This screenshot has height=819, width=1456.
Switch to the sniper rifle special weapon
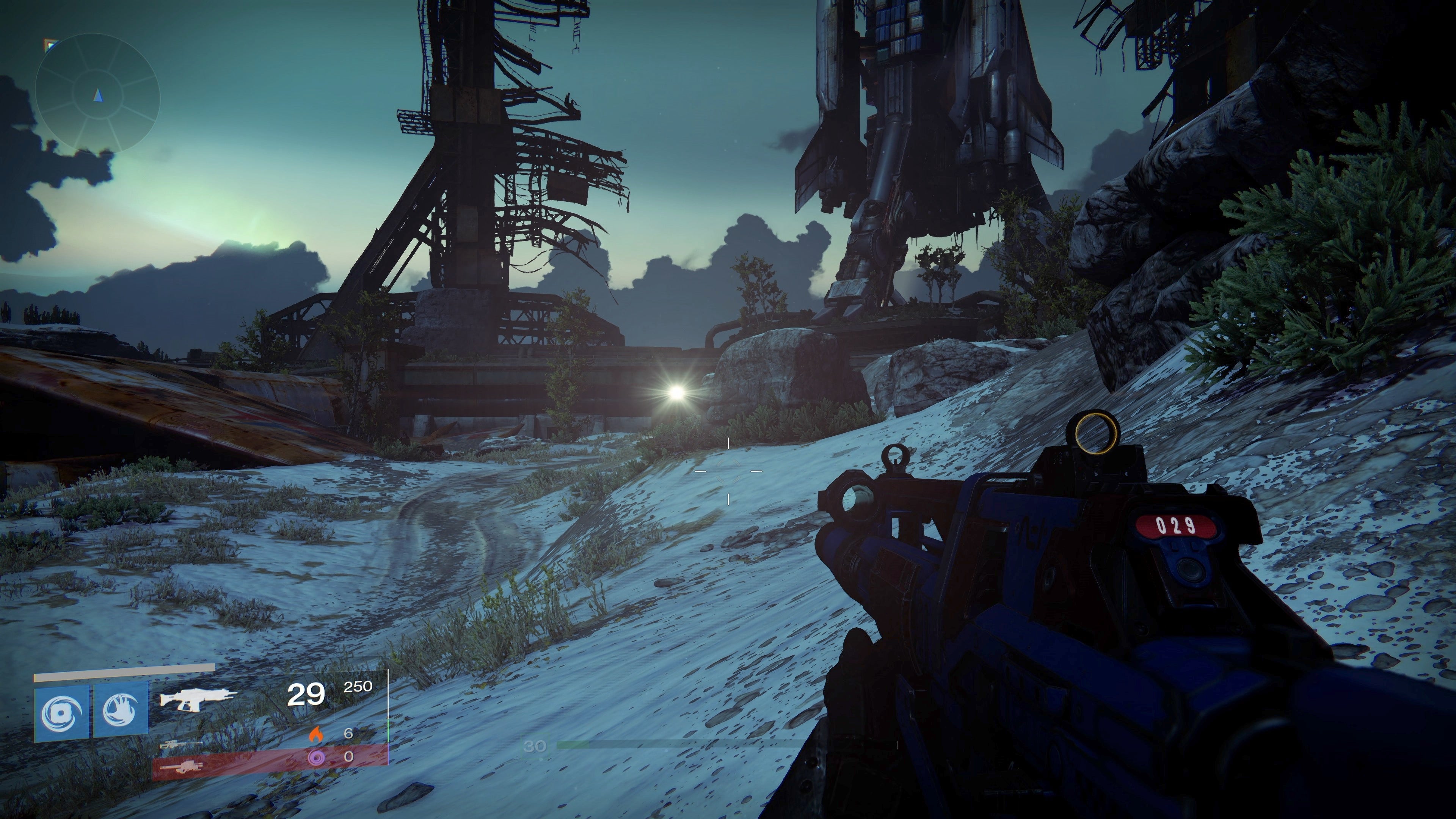tap(181, 744)
